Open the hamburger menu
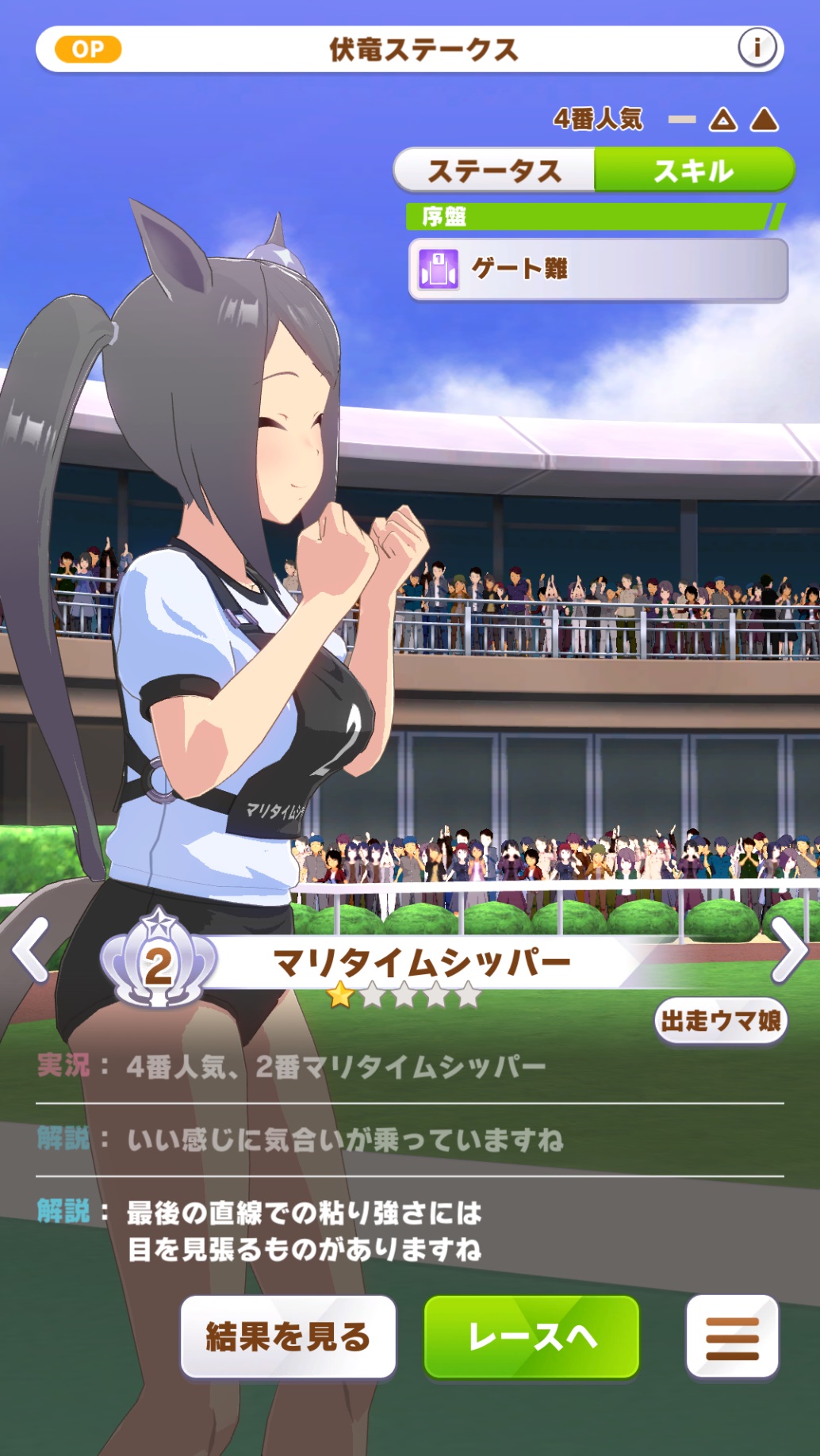The image size is (820, 1456). pos(732,1337)
